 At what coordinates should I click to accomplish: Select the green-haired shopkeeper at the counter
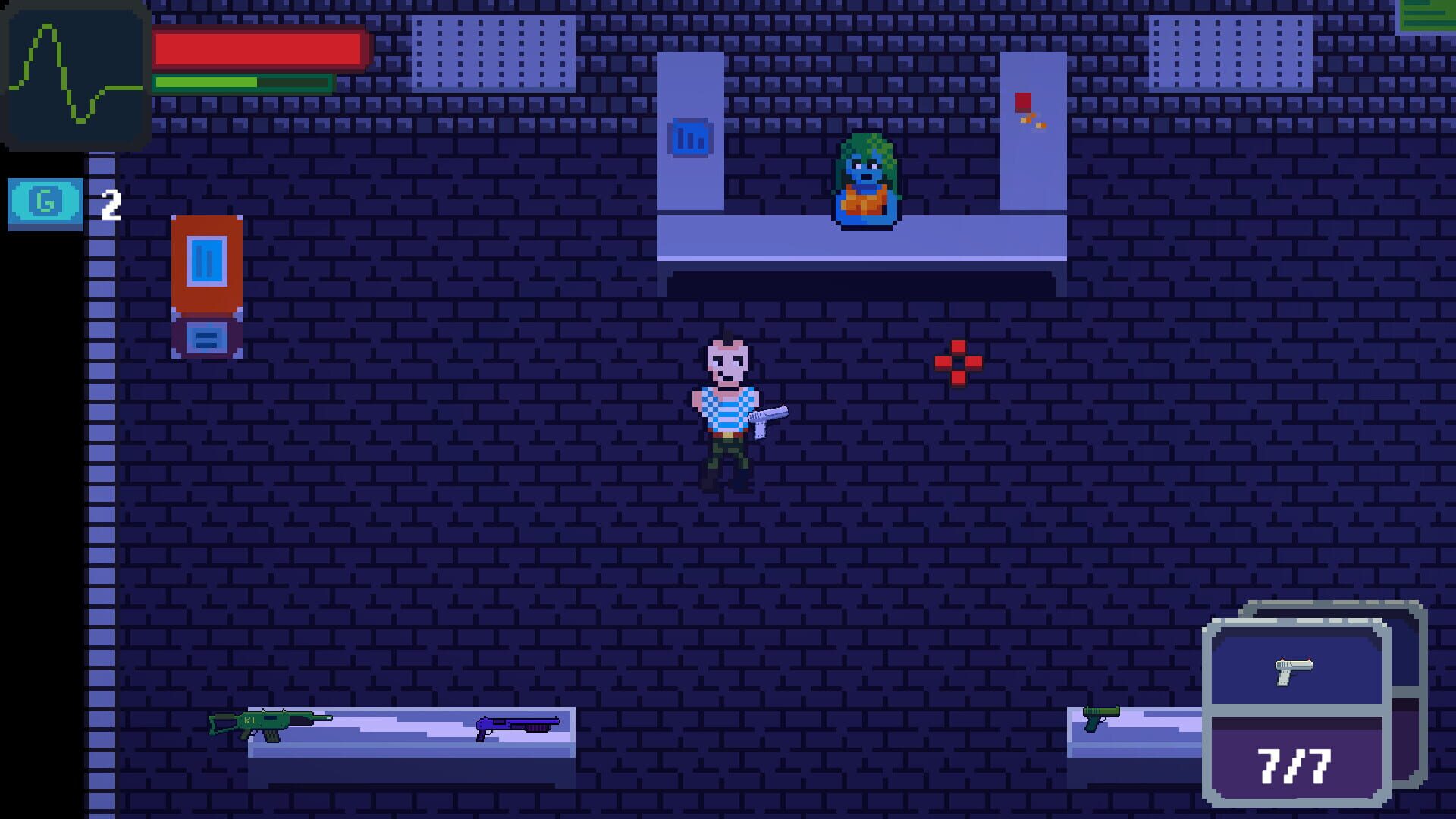click(x=864, y=178)
